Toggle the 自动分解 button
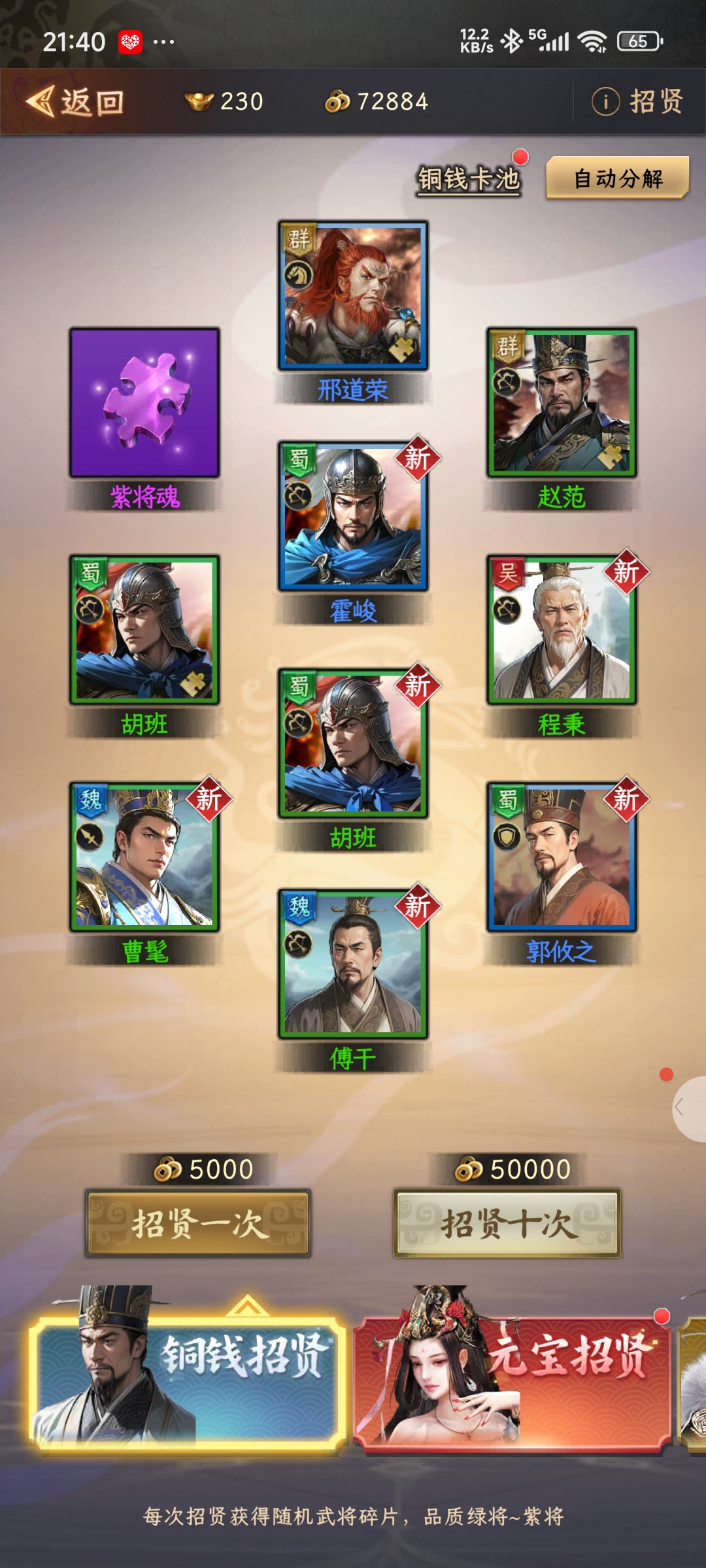Image resolution: width=706 pixels, height=1568 pixels. (618, 178)
